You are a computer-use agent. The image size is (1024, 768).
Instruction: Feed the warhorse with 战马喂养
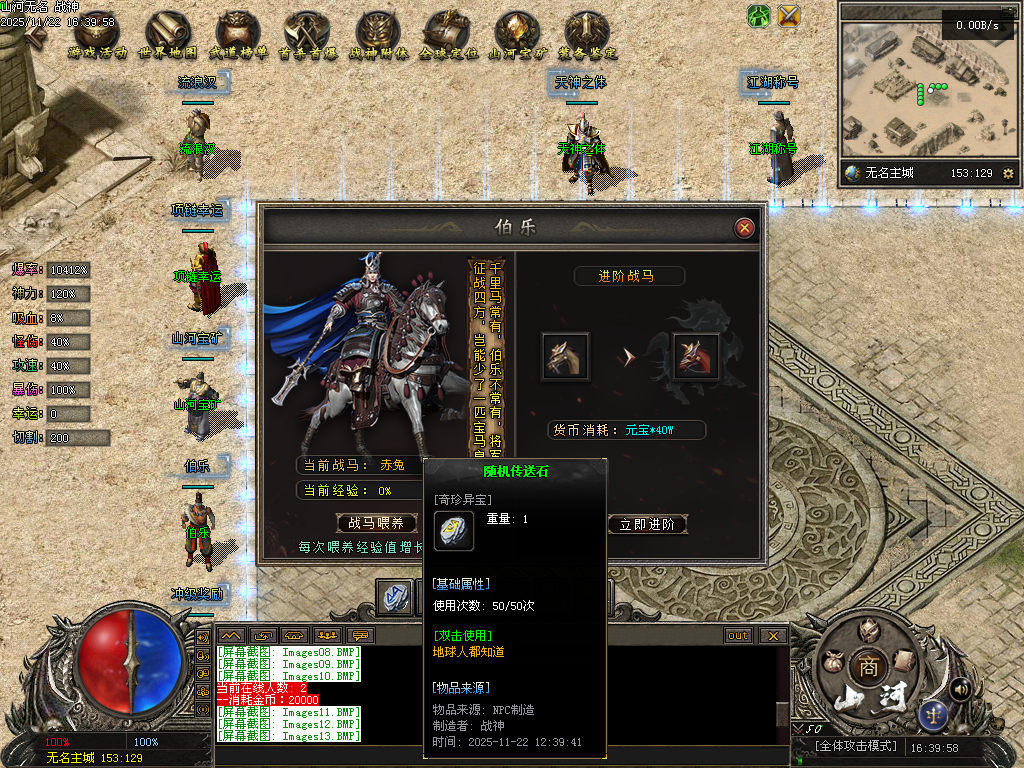pos(376,523)
